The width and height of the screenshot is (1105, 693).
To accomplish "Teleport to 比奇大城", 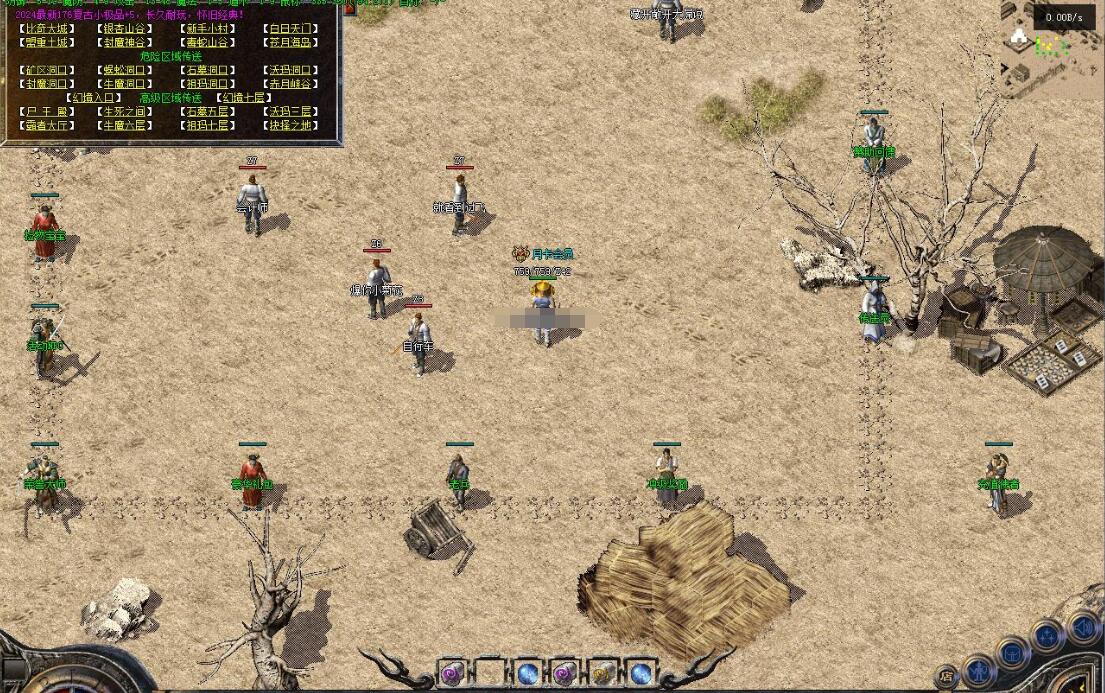I will [46, 29].
